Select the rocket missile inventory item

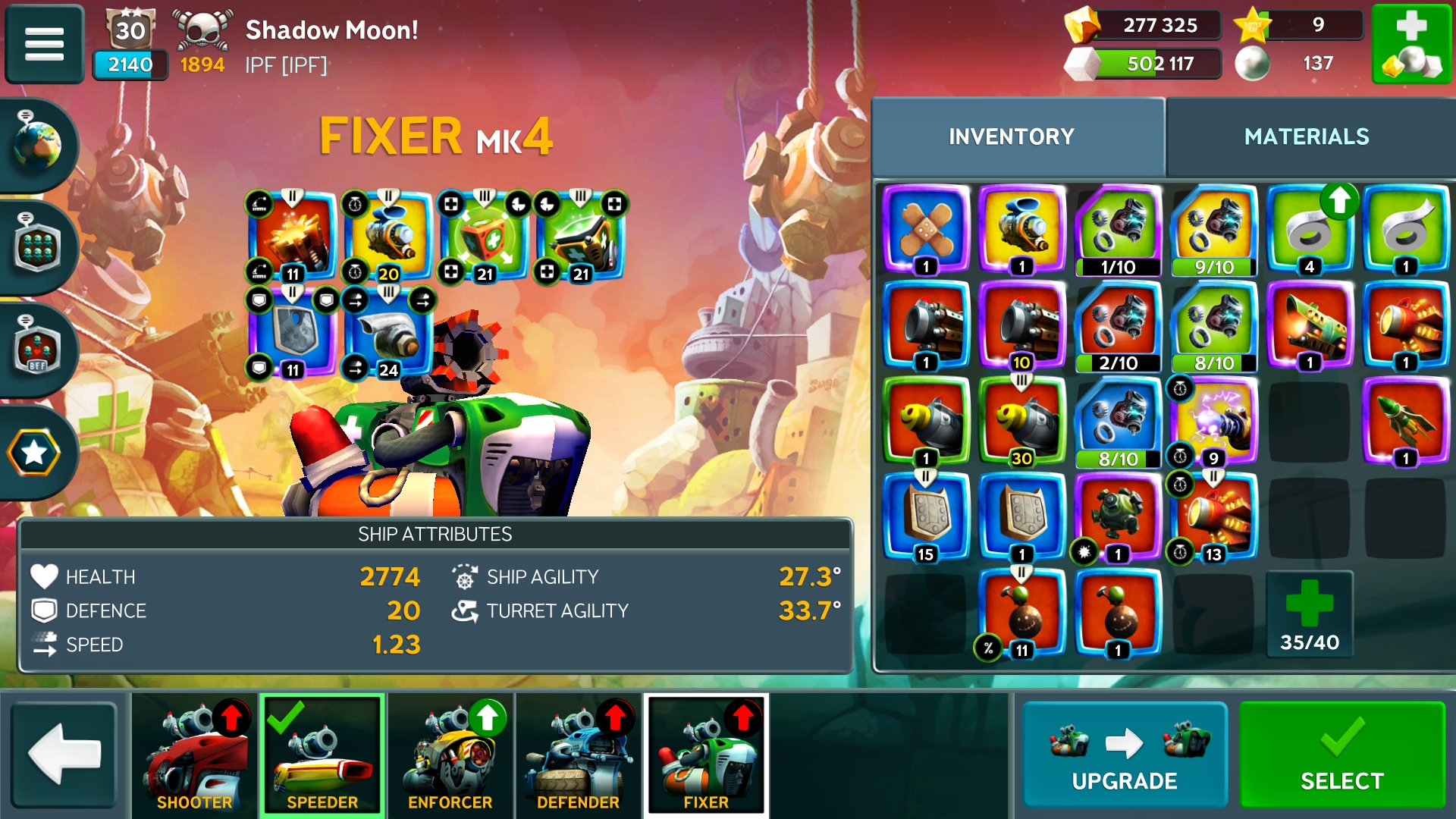point(1405,421)
